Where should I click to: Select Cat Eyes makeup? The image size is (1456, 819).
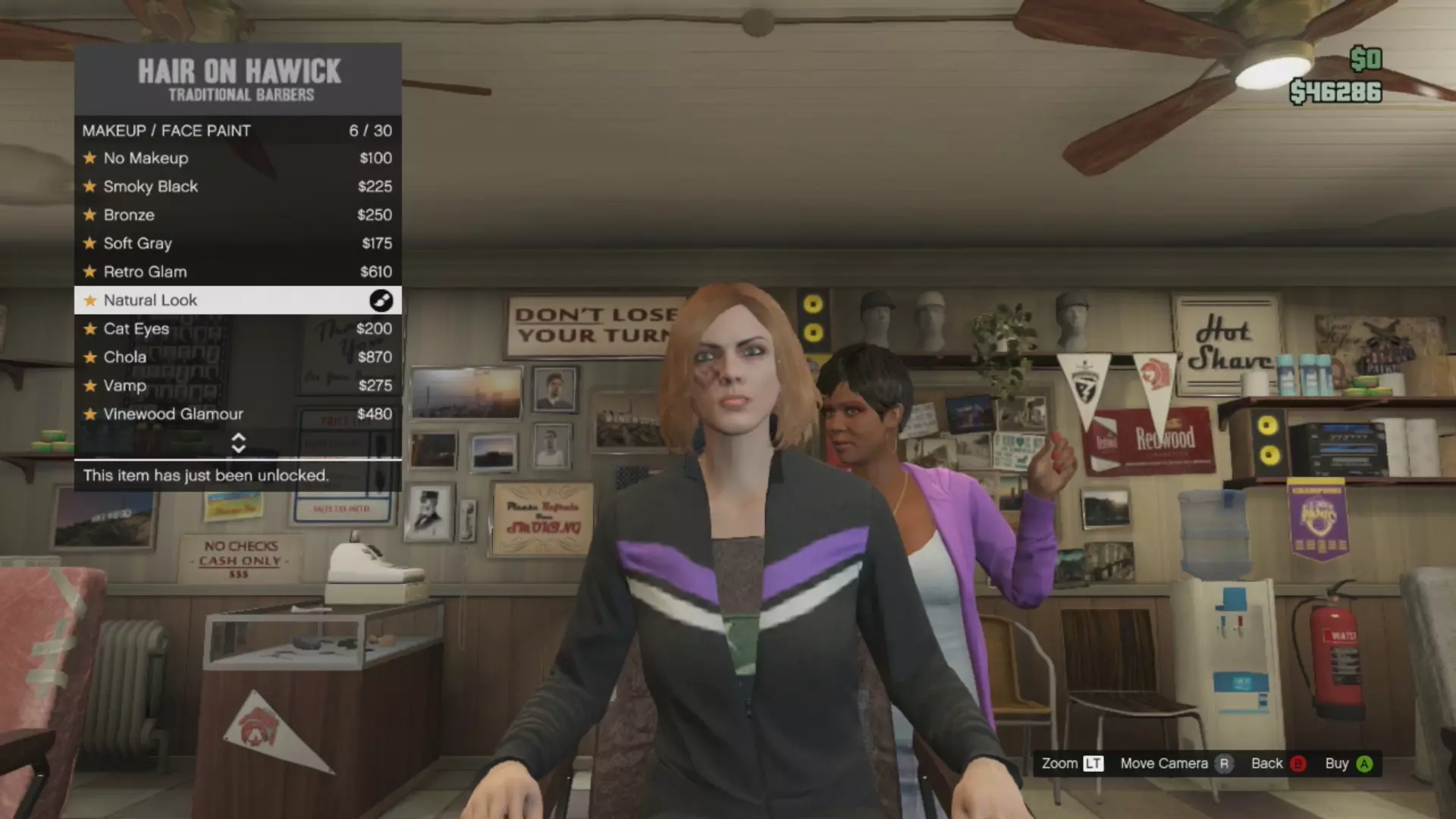coord(237,328)
